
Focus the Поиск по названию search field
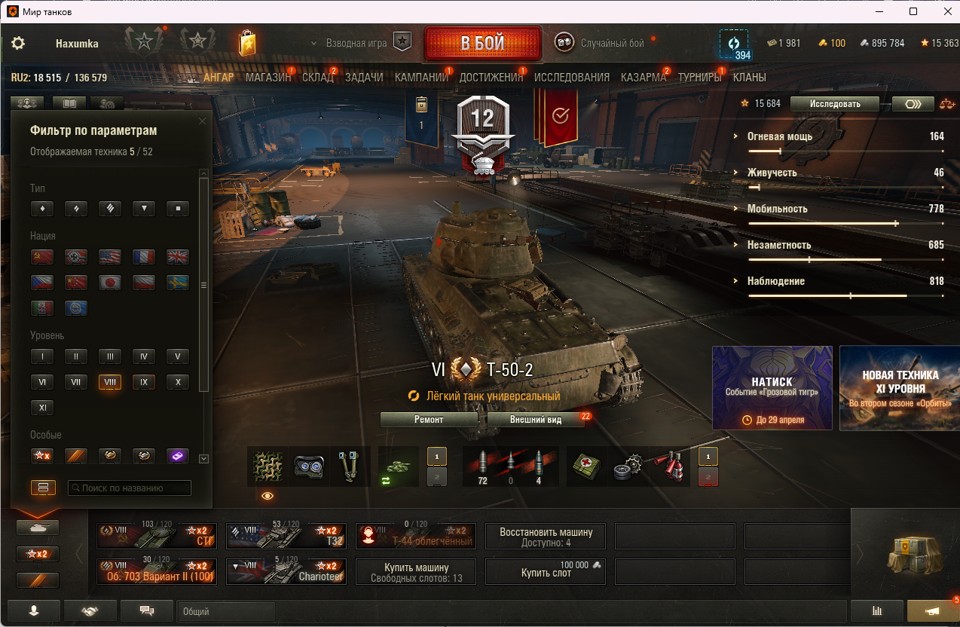coord(129,488)
